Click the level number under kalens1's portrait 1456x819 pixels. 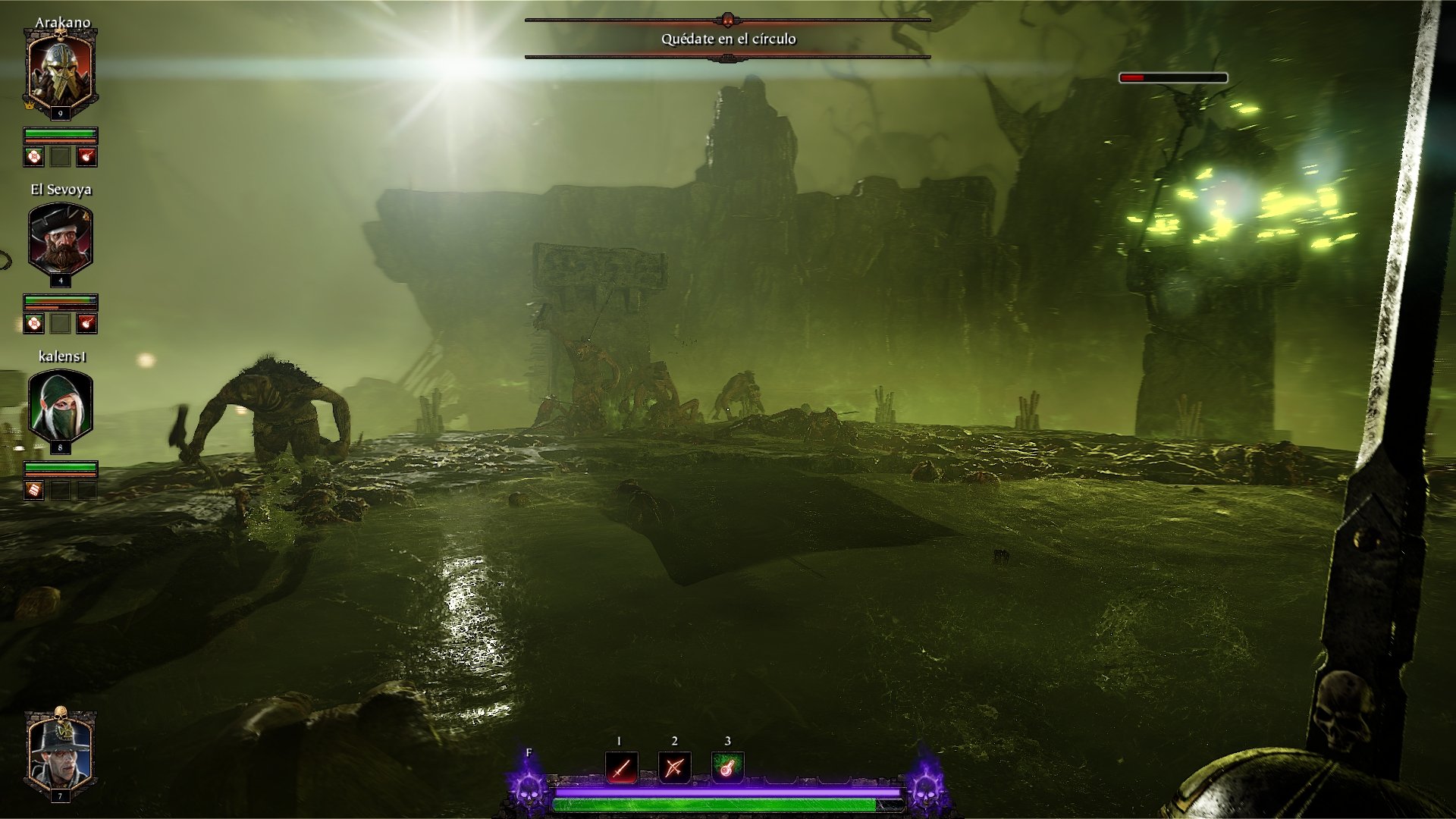pyautogui.click(x=61, y=447)
